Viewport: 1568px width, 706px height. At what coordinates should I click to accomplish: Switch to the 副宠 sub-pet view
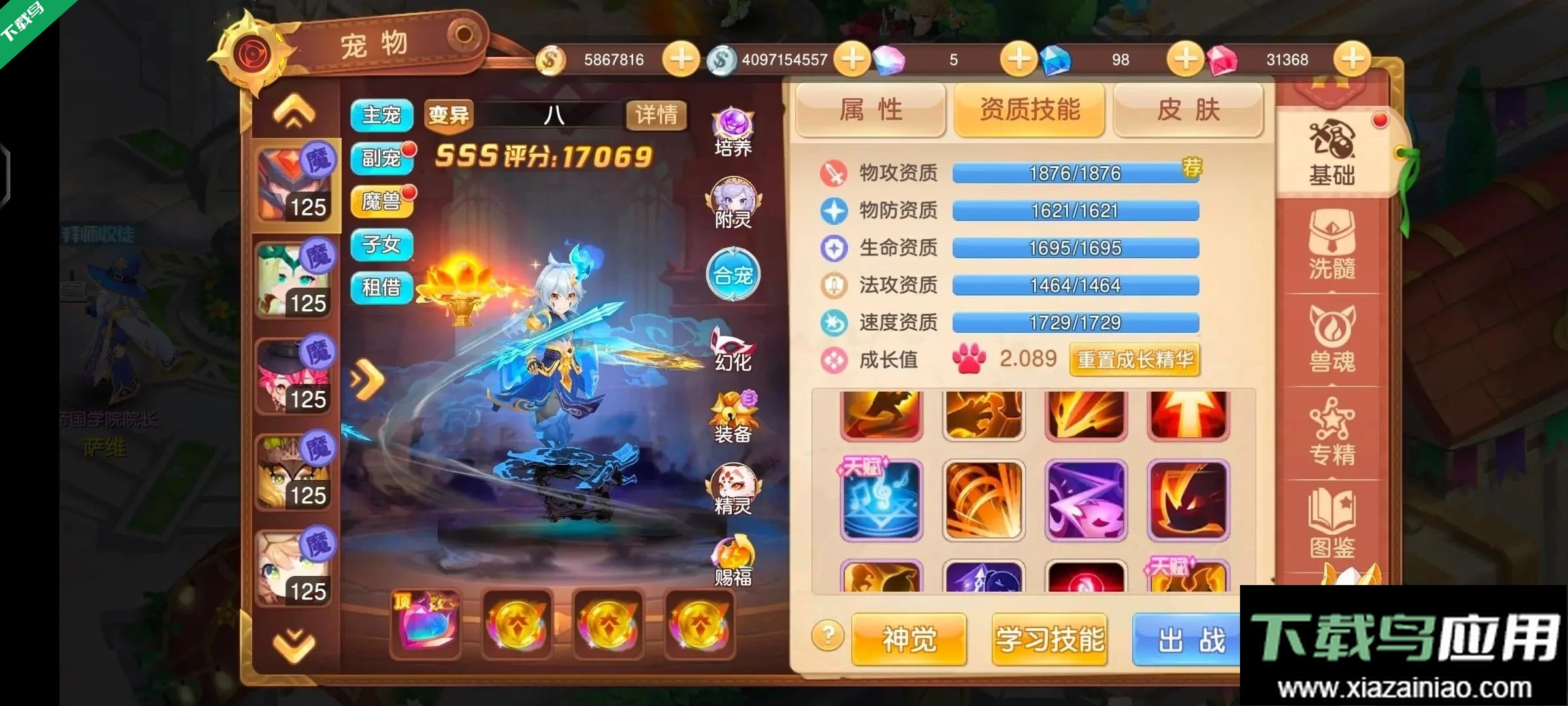pos(381,158)
